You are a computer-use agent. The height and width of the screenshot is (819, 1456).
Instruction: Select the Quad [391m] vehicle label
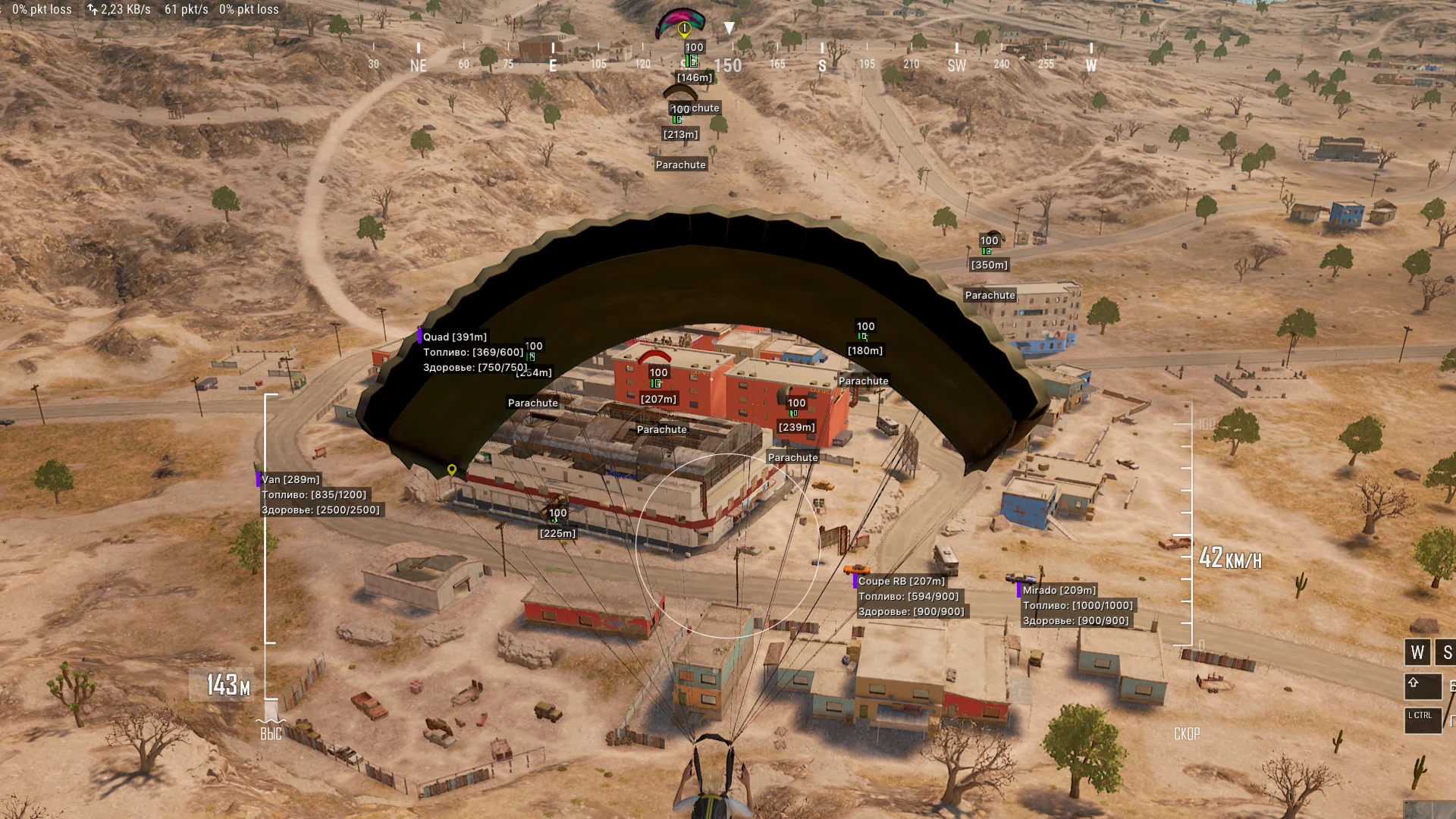click(455, 337)
